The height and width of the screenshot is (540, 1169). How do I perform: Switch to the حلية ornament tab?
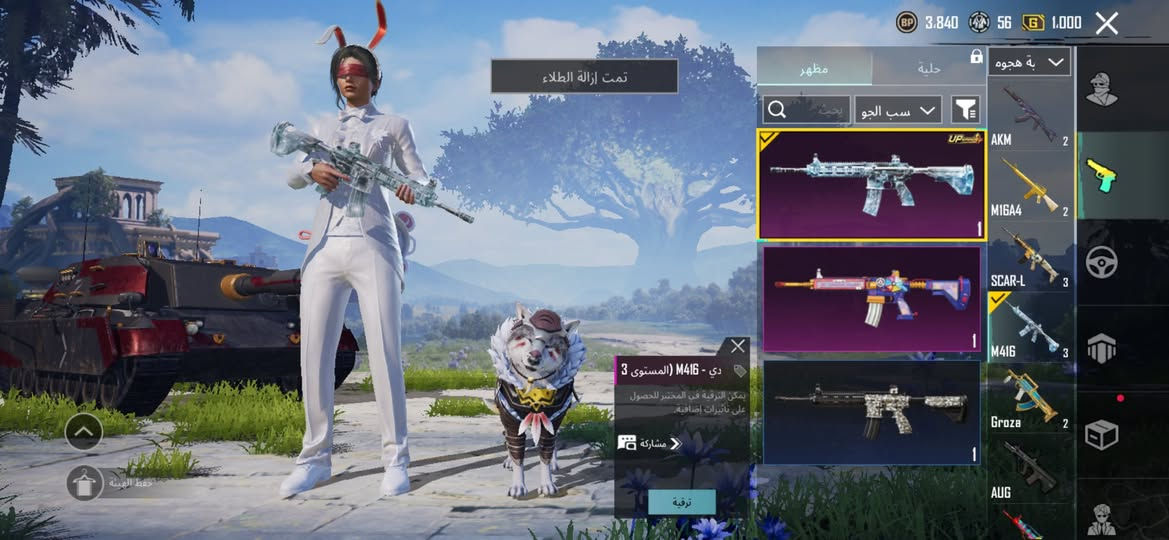click(929, 68)
